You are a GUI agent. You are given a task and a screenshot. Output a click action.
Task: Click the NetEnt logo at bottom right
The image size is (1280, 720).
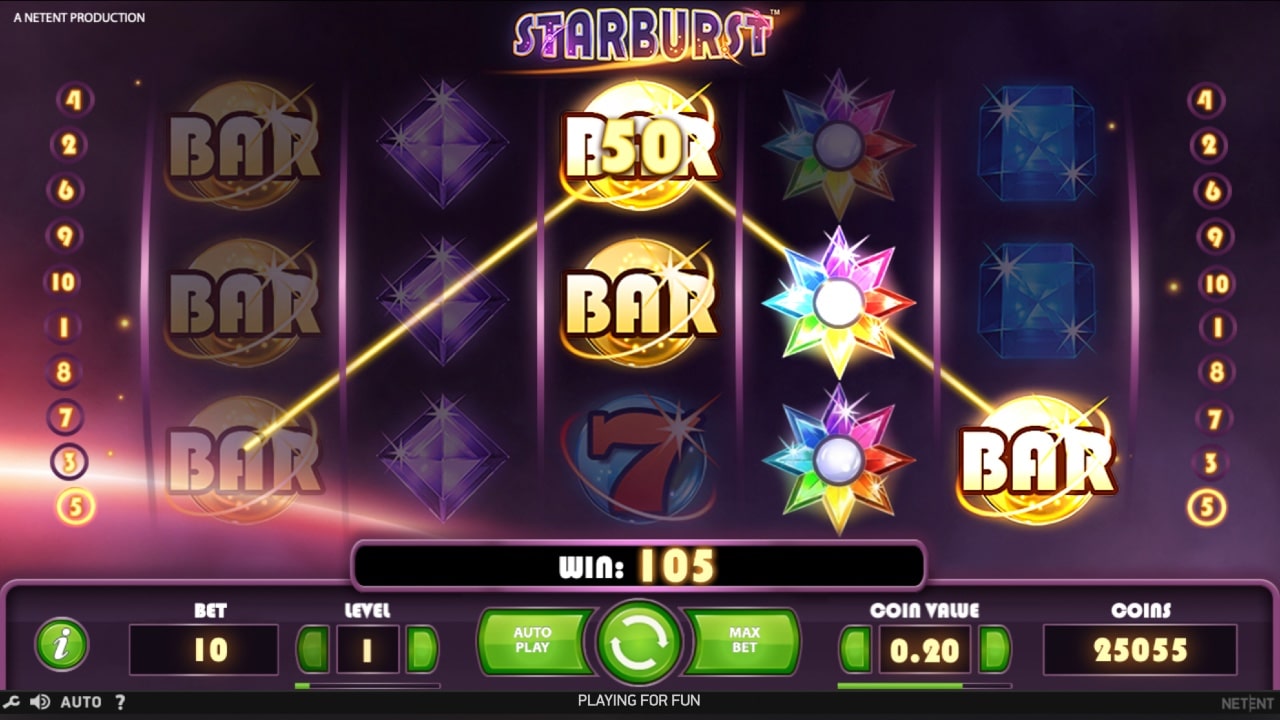tap(1244, 701)
